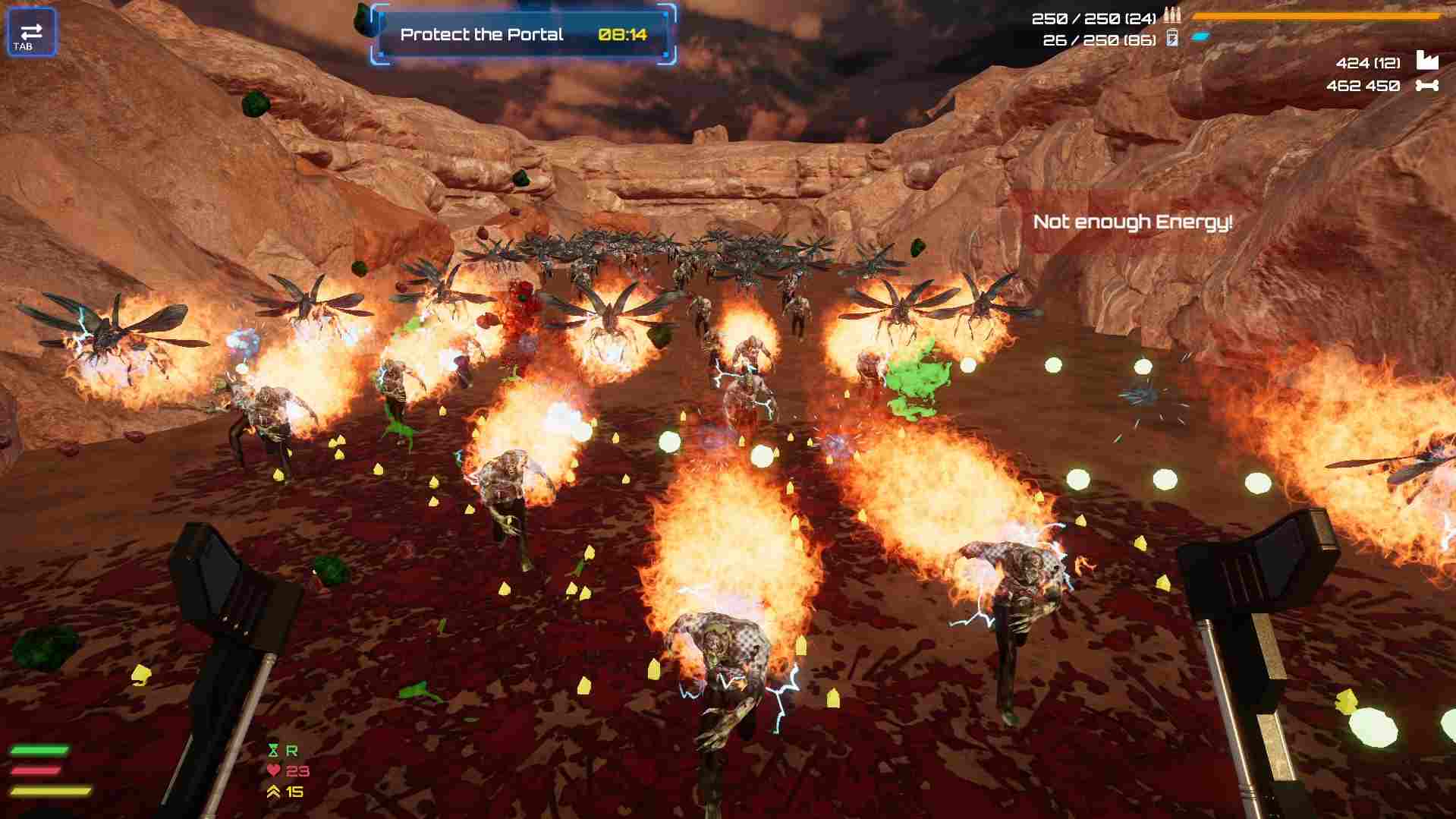The width and height of the screenshot is (1456, 819).
Task: Click the battery energy icon
Action: click(x=1172, y=38)
